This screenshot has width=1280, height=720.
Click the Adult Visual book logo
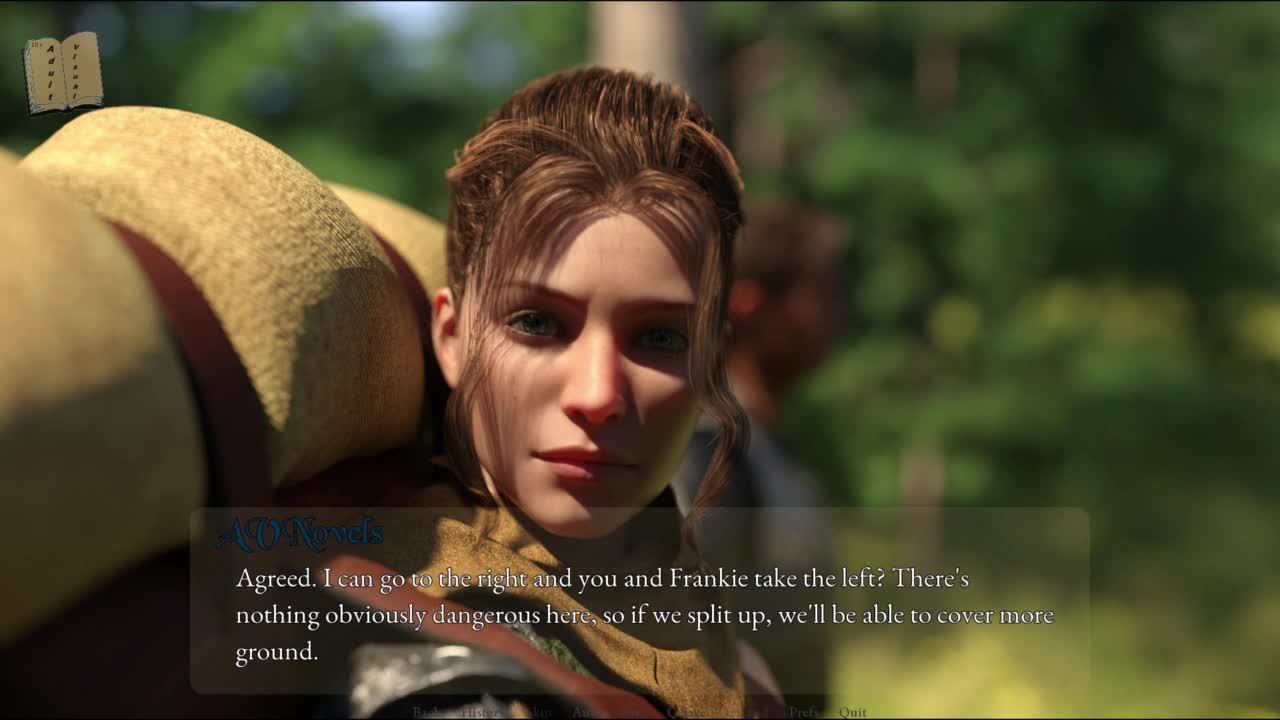(x=63, y=72)
